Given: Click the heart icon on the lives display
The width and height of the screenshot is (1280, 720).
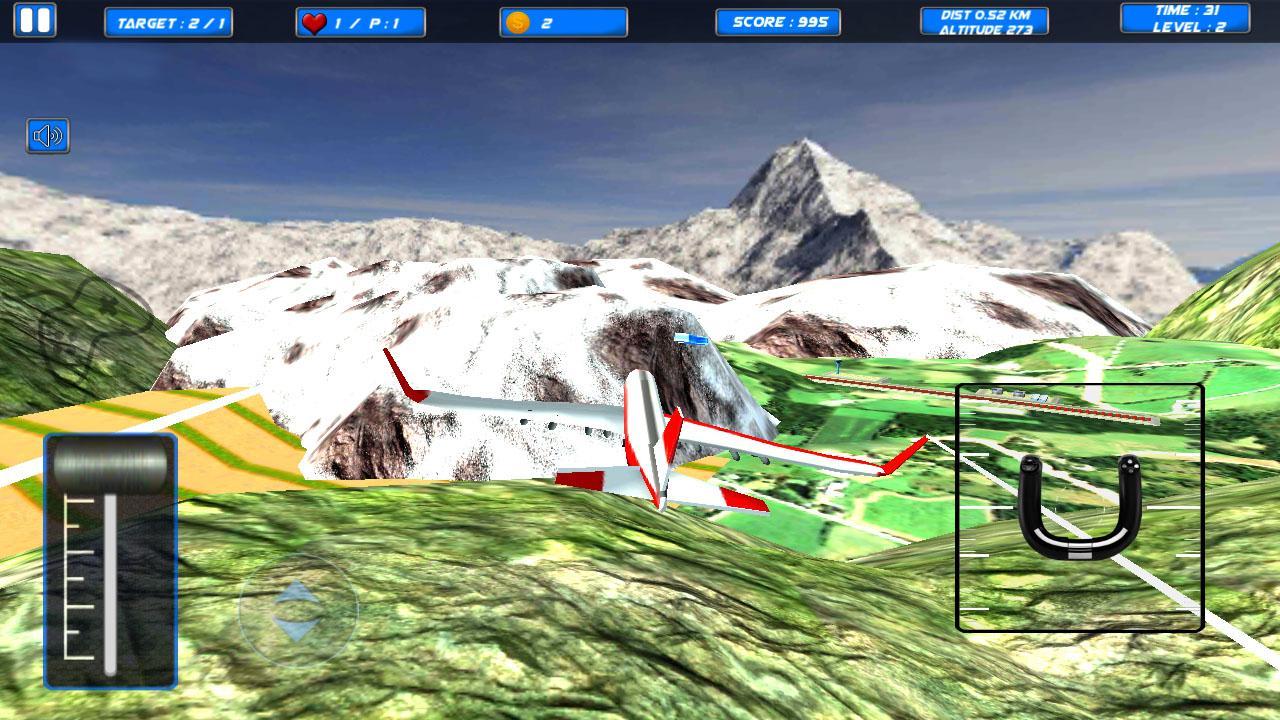Looking at the screenshot, I should [x=313, y=21].
